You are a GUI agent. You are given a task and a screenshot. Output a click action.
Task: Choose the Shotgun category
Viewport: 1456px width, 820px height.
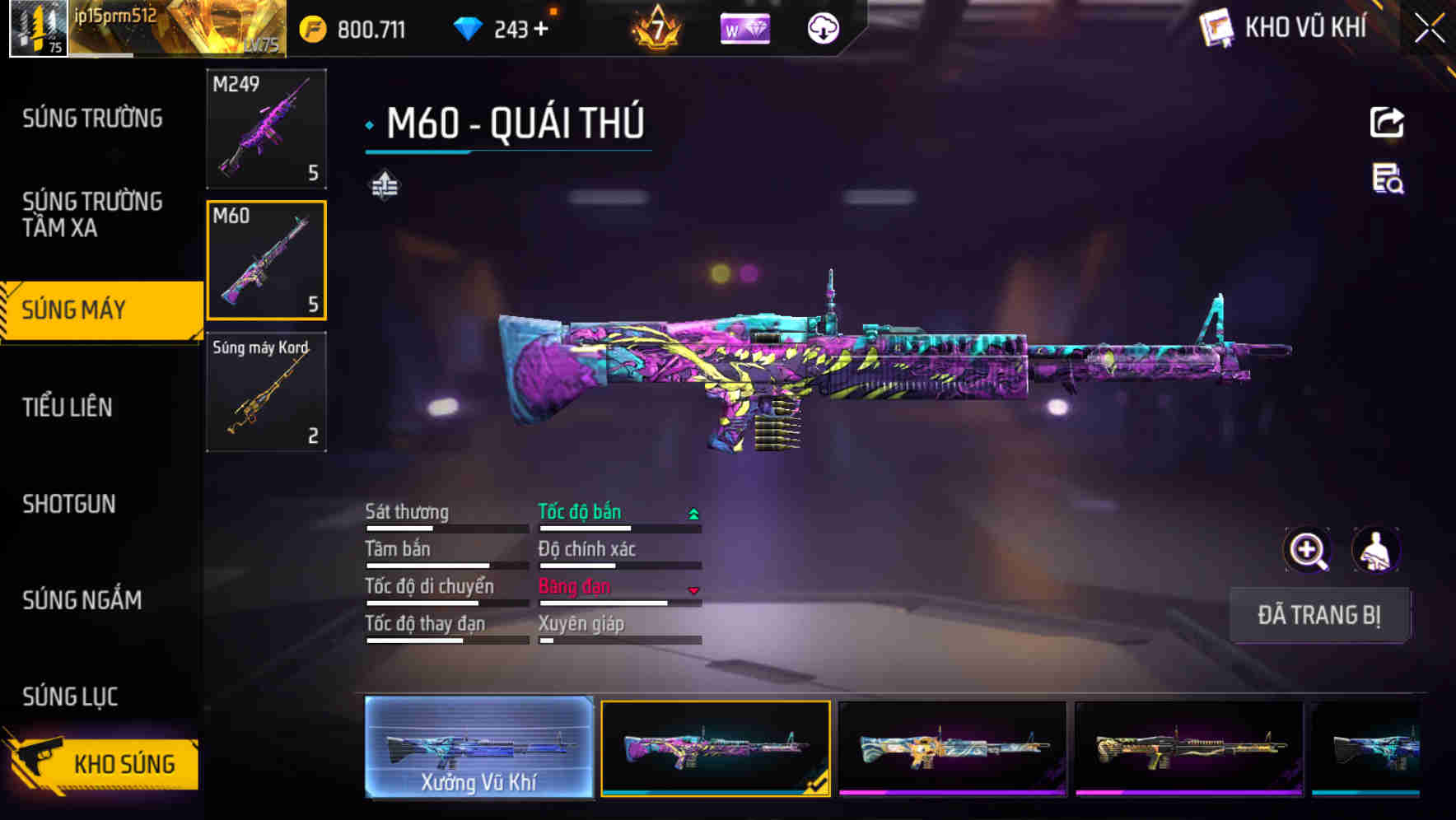(x=69, y=504)
